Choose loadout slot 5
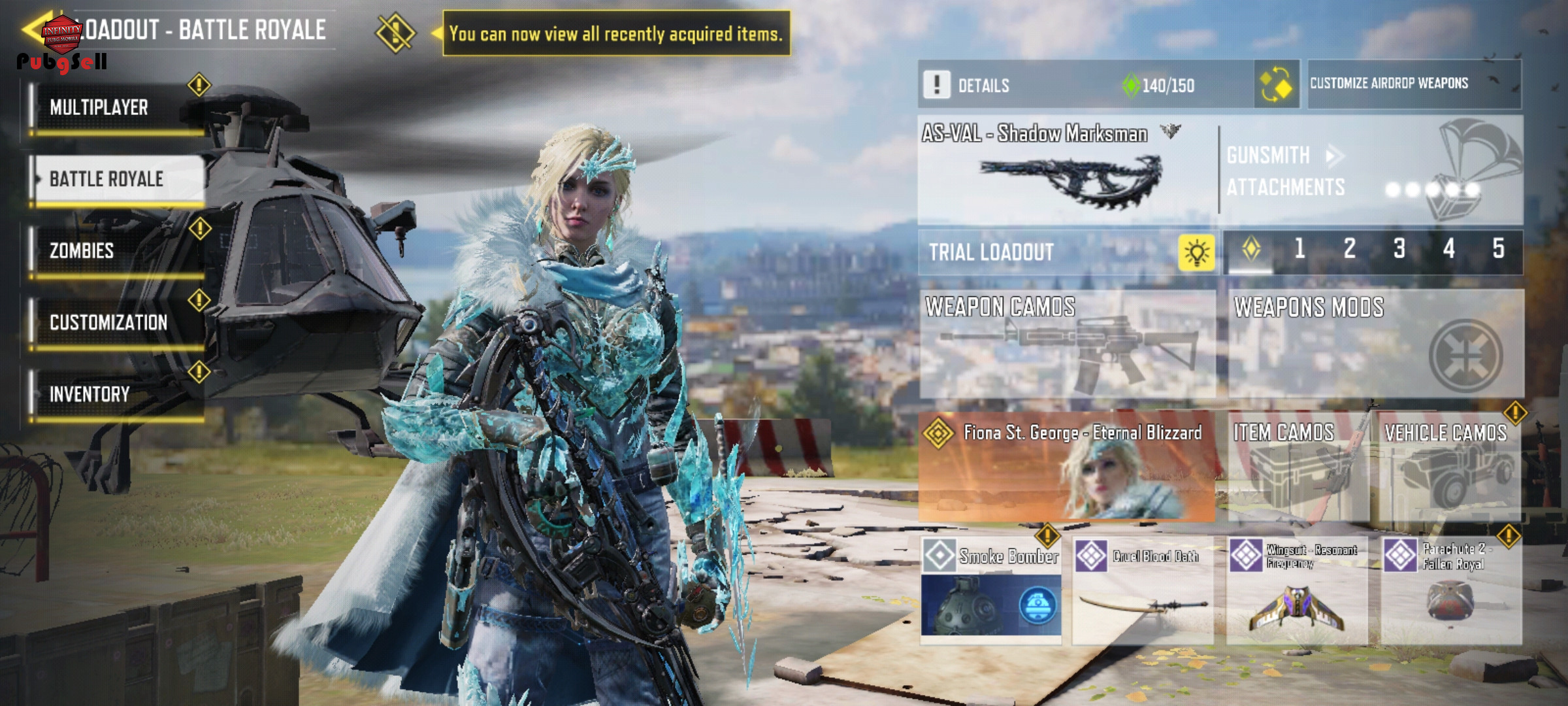Viewport: 1568px width, 706px height. pyautogui.click(x=1498, y=249)
